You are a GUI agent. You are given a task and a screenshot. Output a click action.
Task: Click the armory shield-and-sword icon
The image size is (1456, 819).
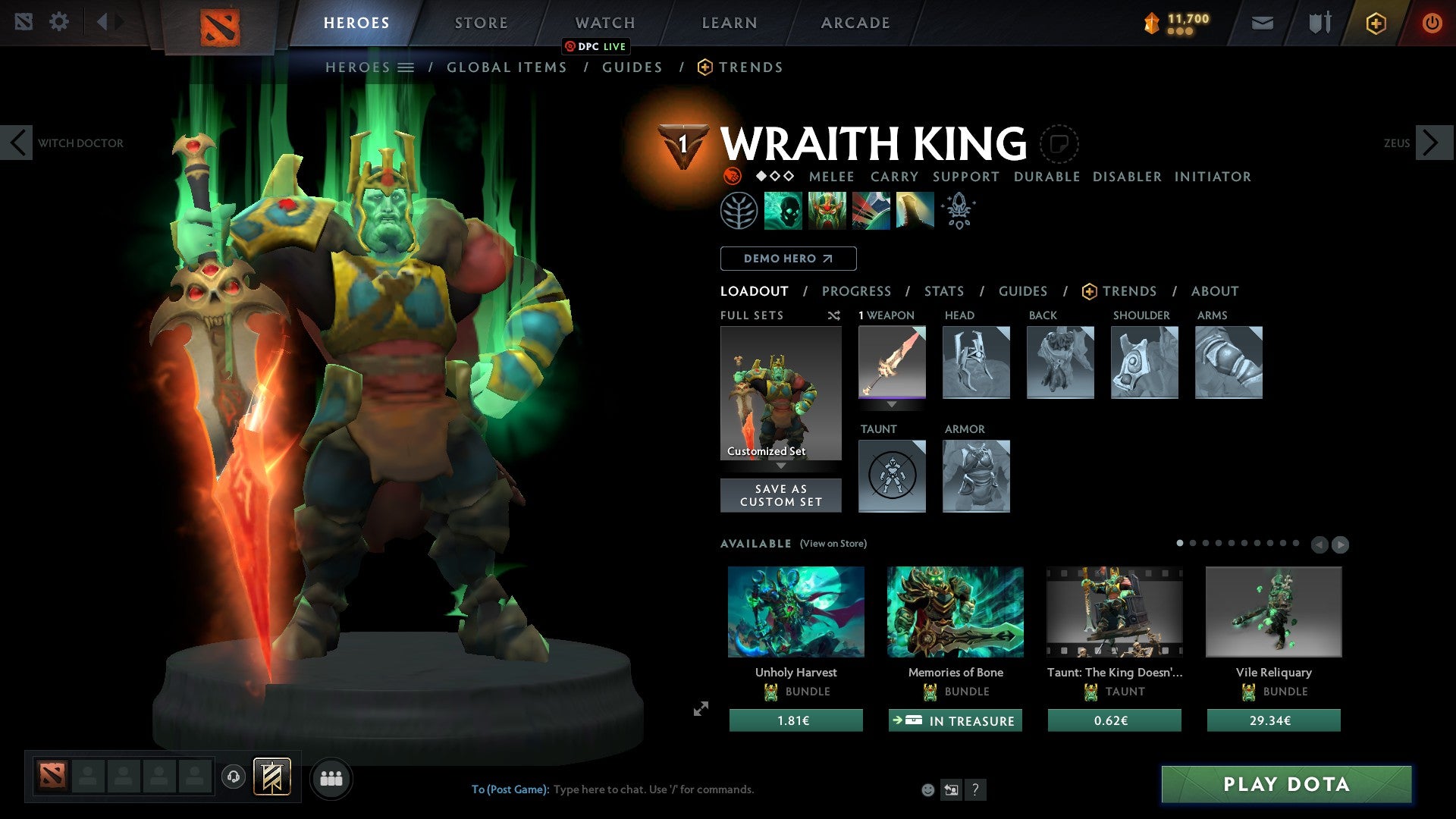[1319, 23]
